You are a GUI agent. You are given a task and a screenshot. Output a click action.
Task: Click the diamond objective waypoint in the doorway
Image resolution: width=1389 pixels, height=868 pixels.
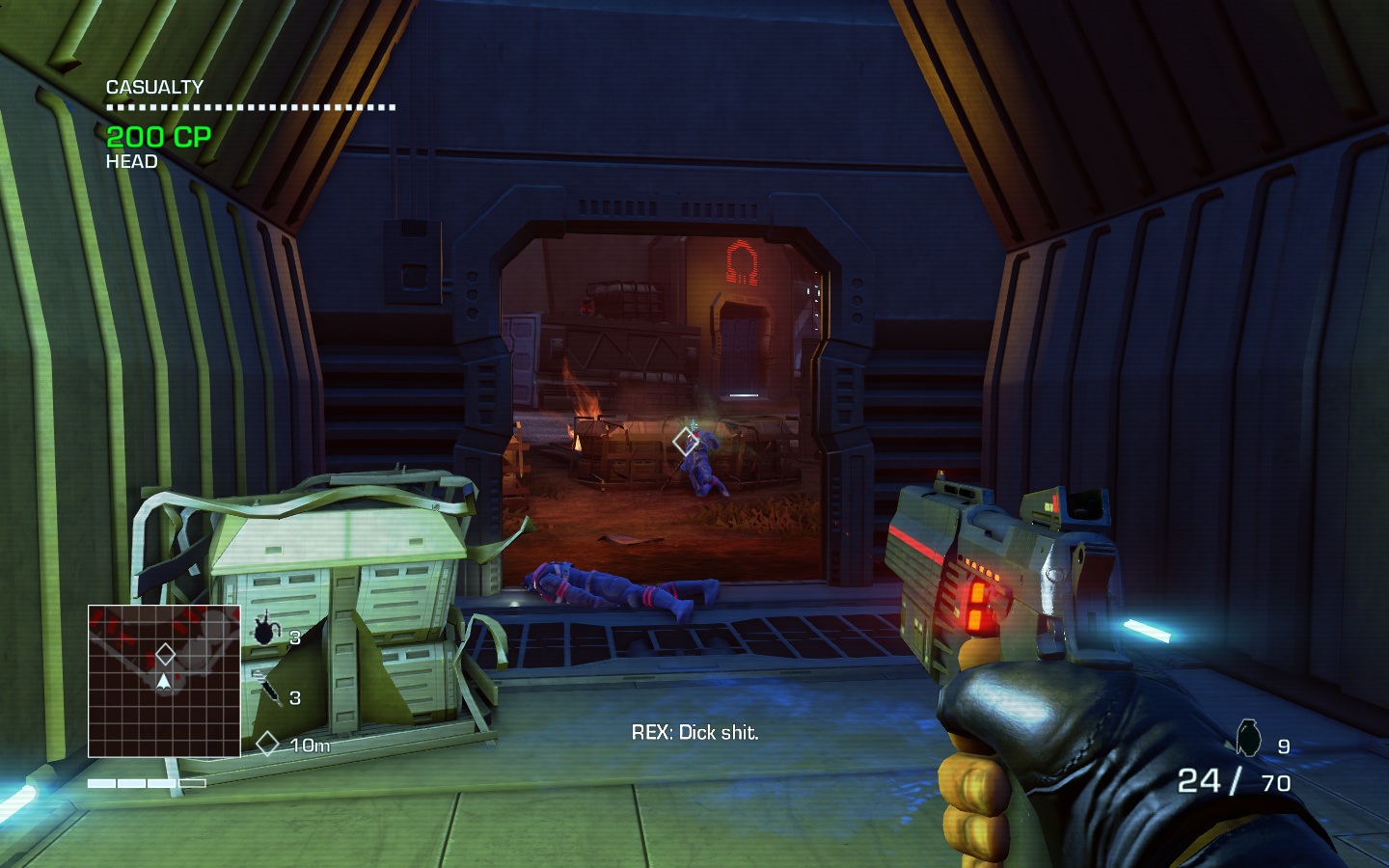[685, 442]
